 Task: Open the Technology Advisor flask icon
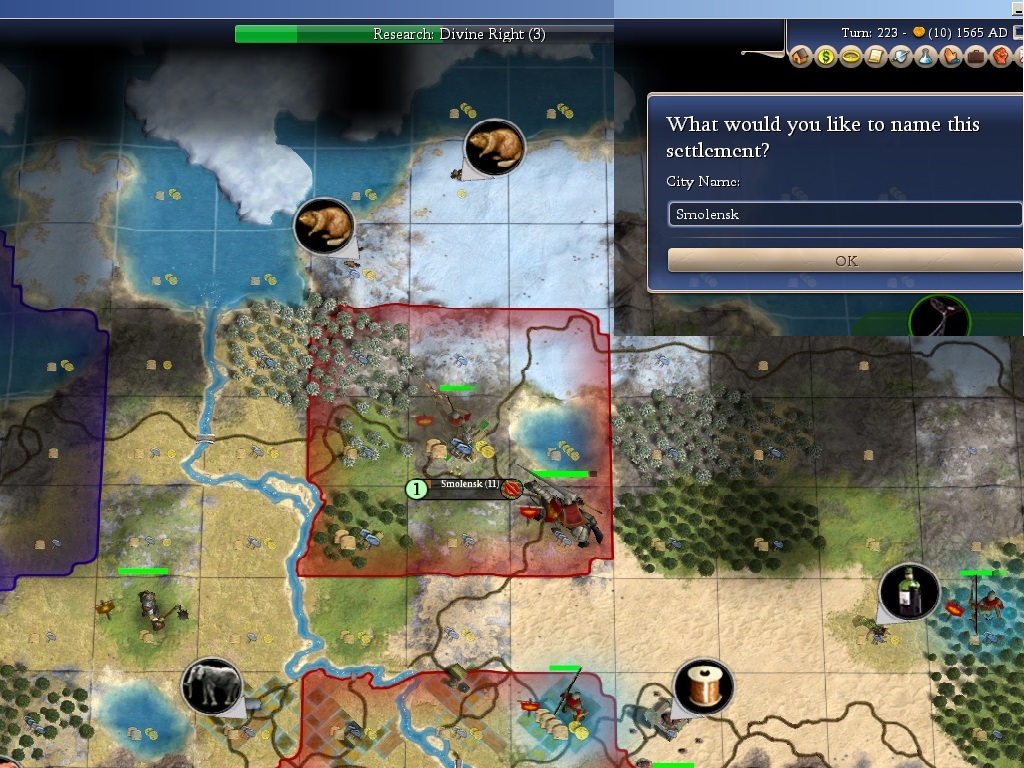coord(926,57)
